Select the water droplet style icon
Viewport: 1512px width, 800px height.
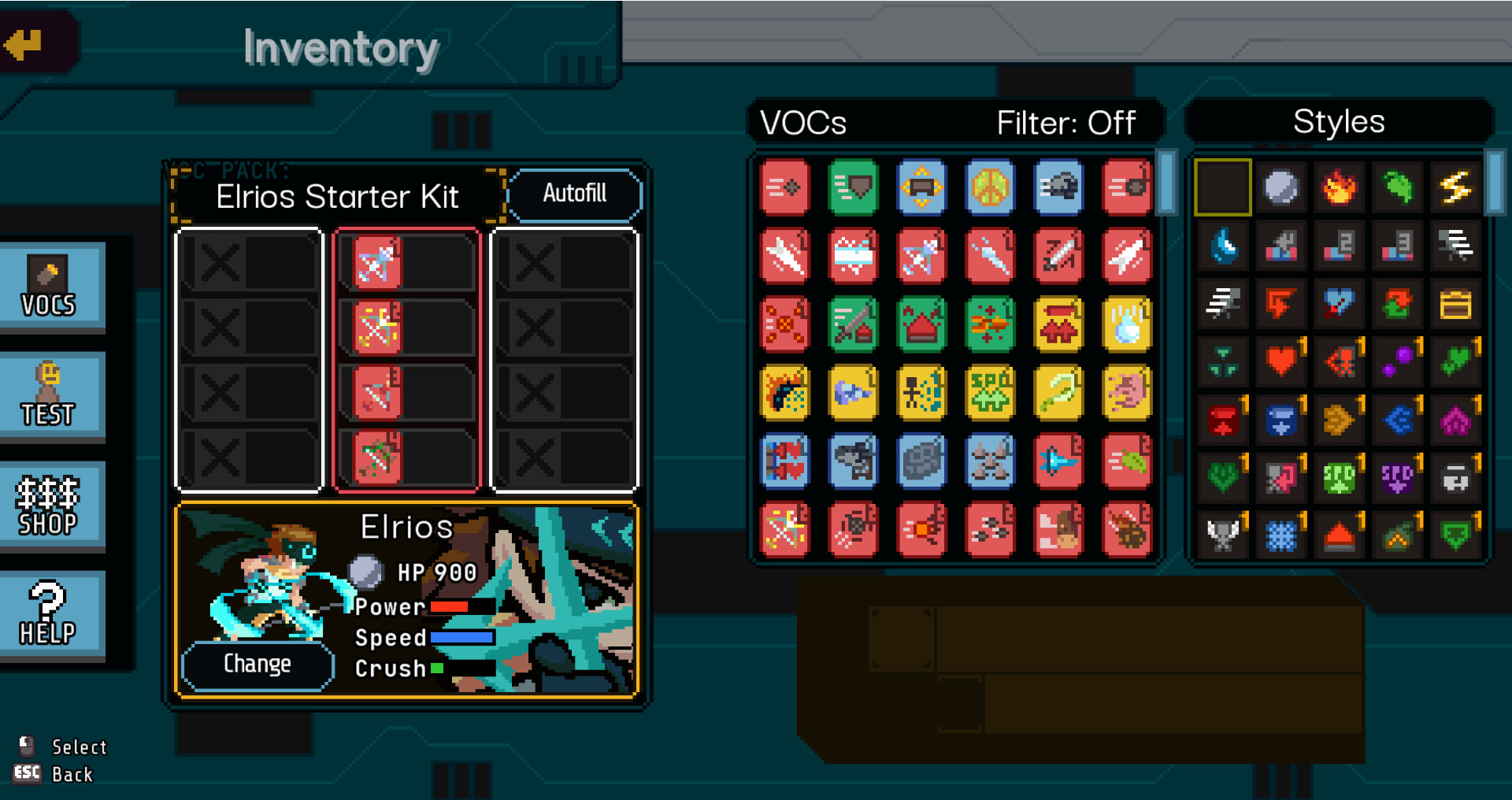1223,245
